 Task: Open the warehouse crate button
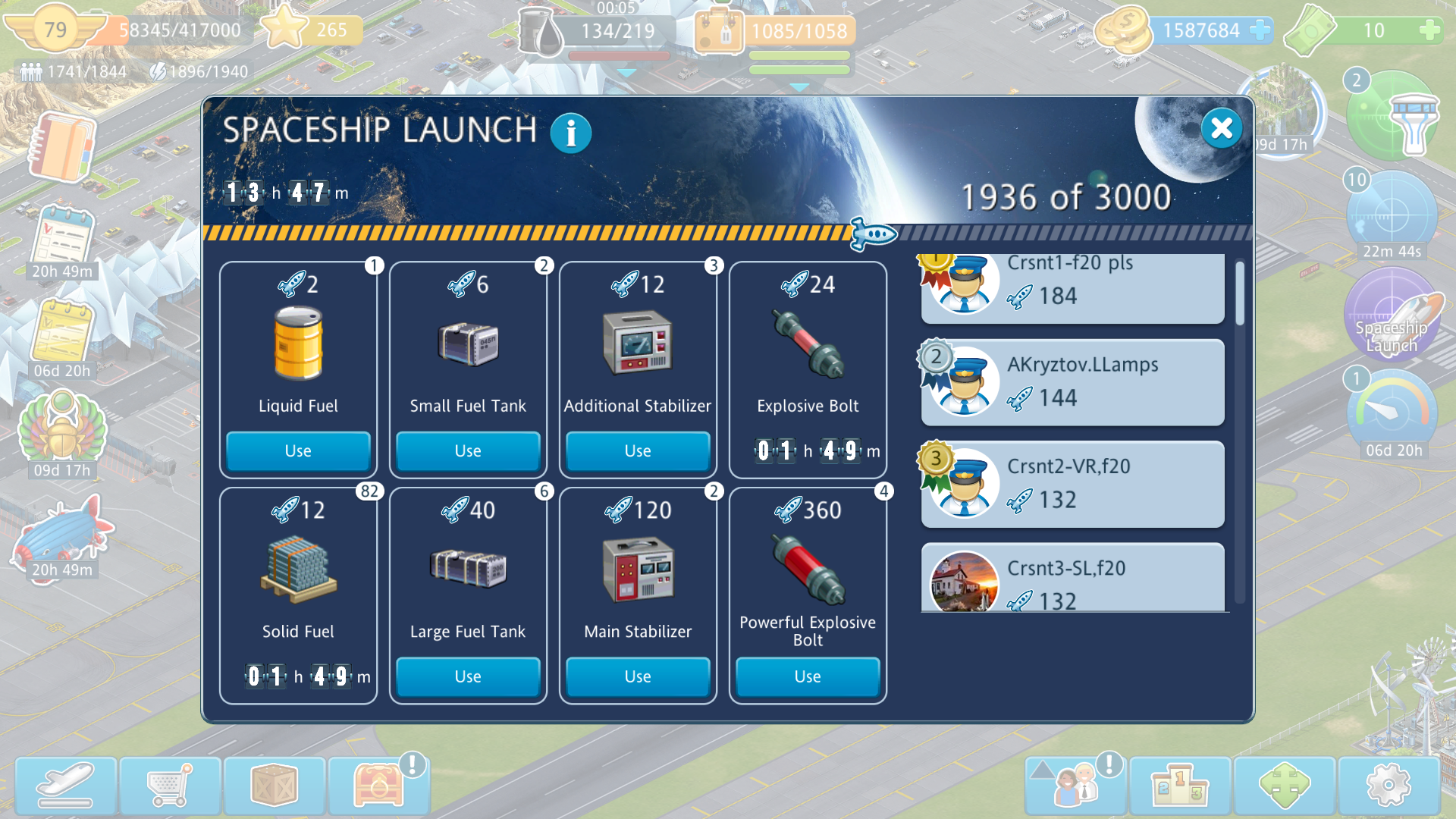[275, 786]
